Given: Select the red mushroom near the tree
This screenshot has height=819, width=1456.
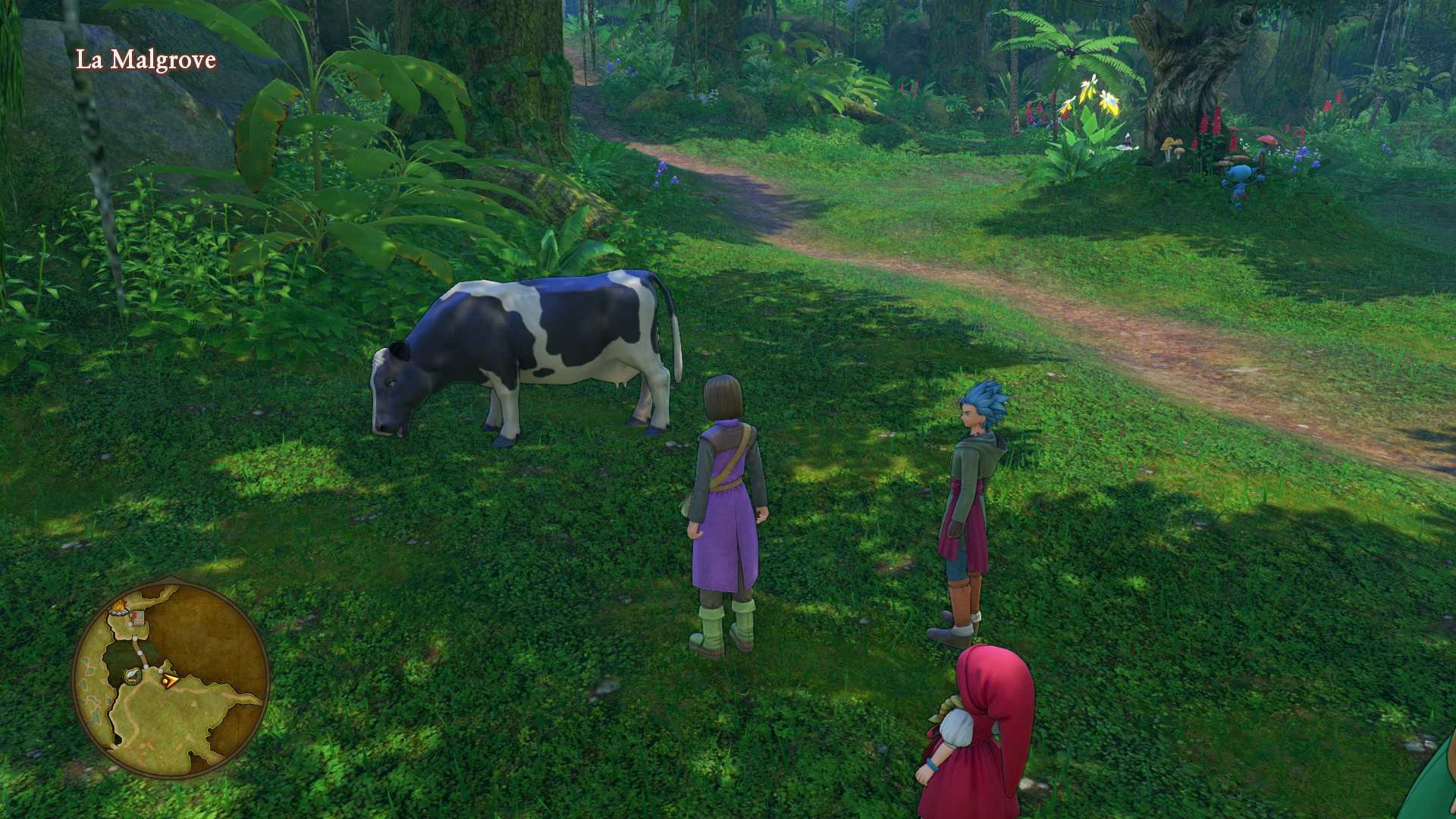Looking at the screenshot, I should point(1268,140).
